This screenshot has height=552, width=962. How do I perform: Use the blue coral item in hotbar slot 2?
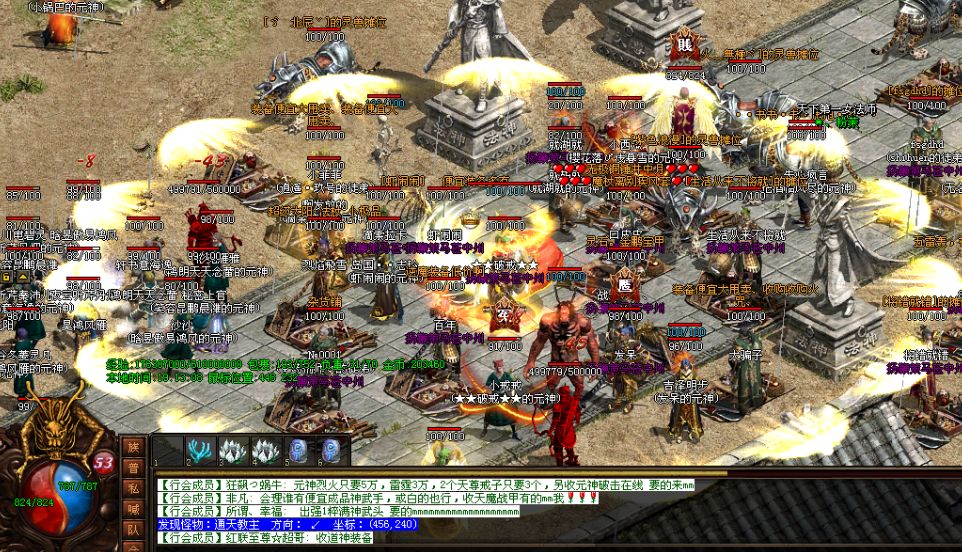click(x=201, y=451)
